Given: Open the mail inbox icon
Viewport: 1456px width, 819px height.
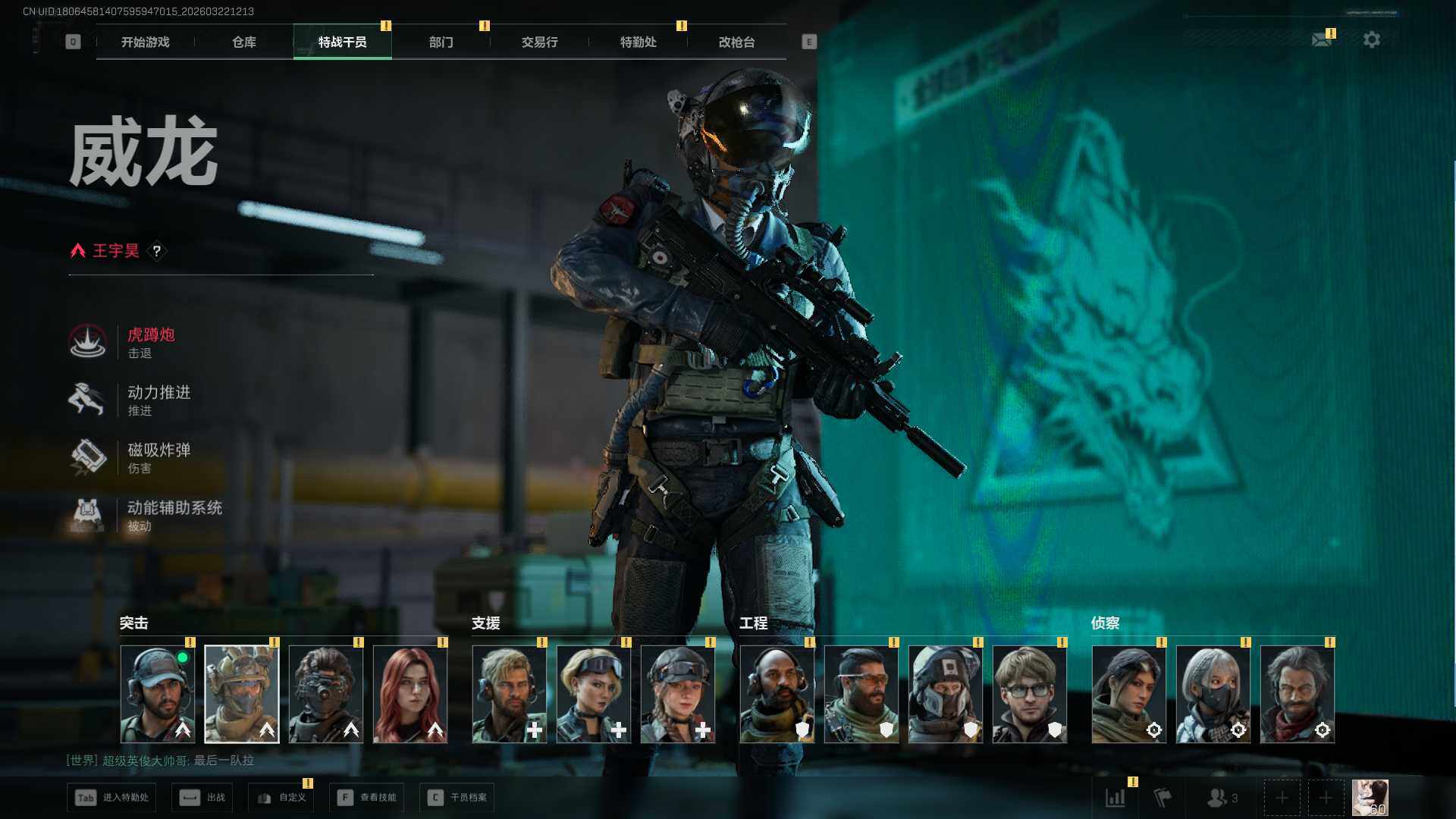Looking at the screenshot, I should (1322, 39).
